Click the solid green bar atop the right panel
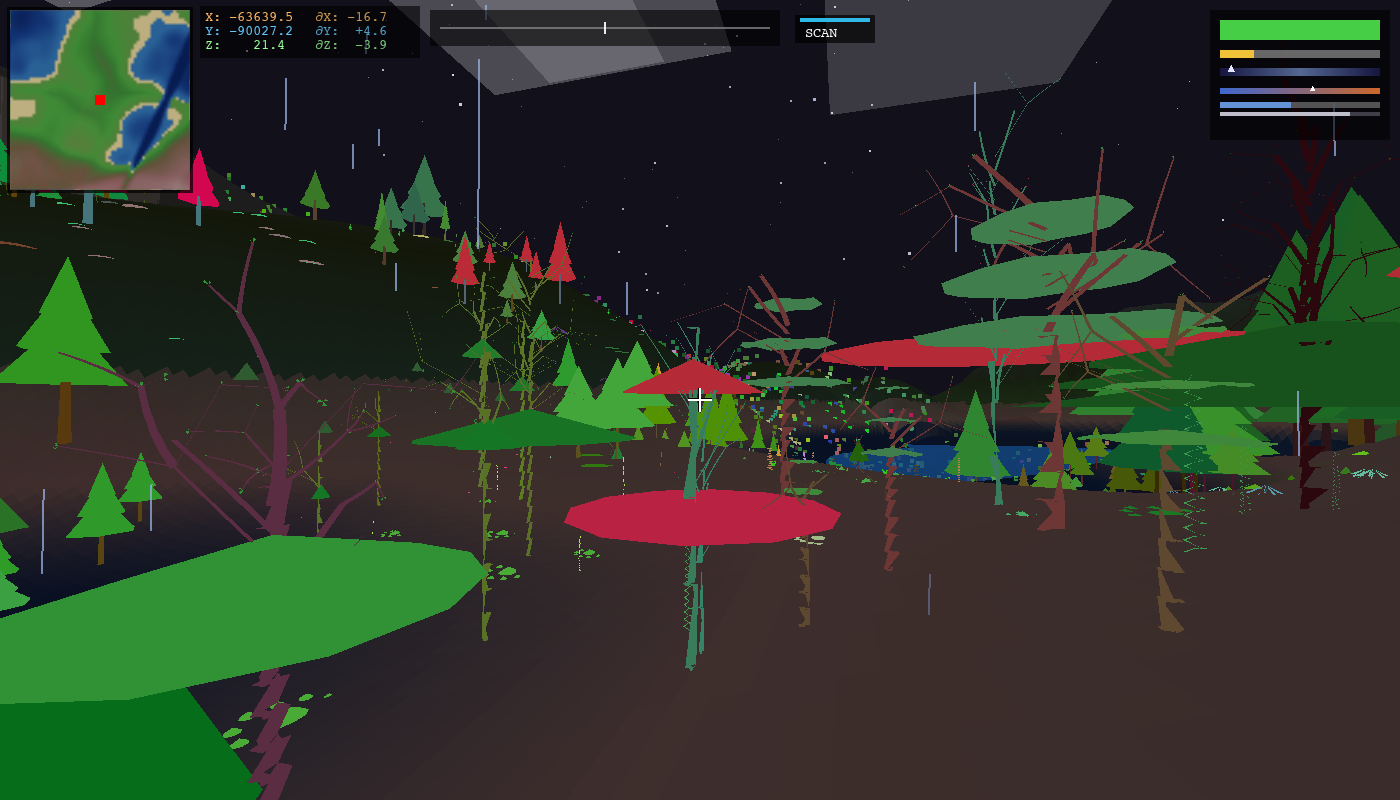Screen dimensions: 1400x800 tap(1300, 29)
